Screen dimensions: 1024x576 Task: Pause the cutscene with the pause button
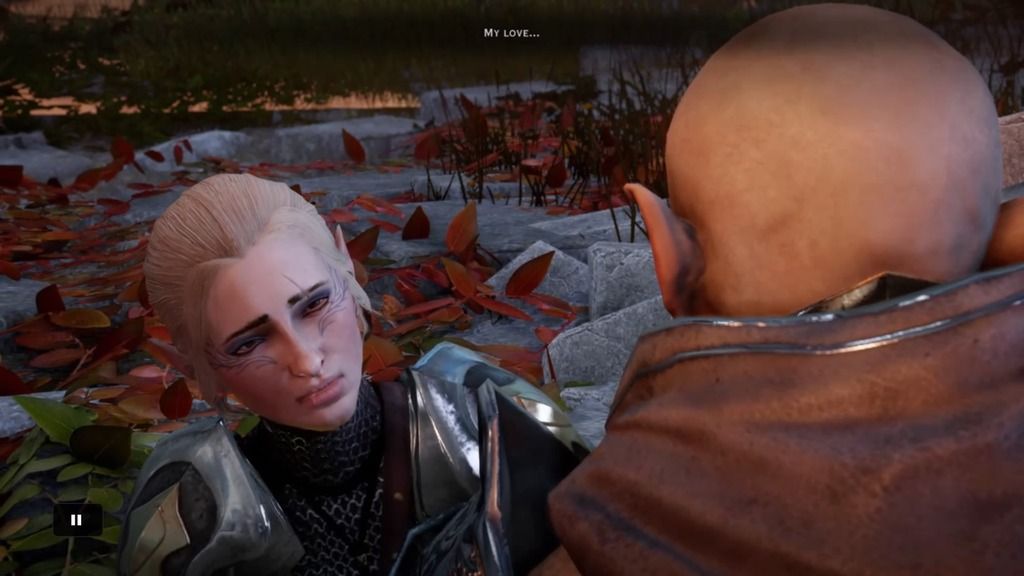click(77, 519)
